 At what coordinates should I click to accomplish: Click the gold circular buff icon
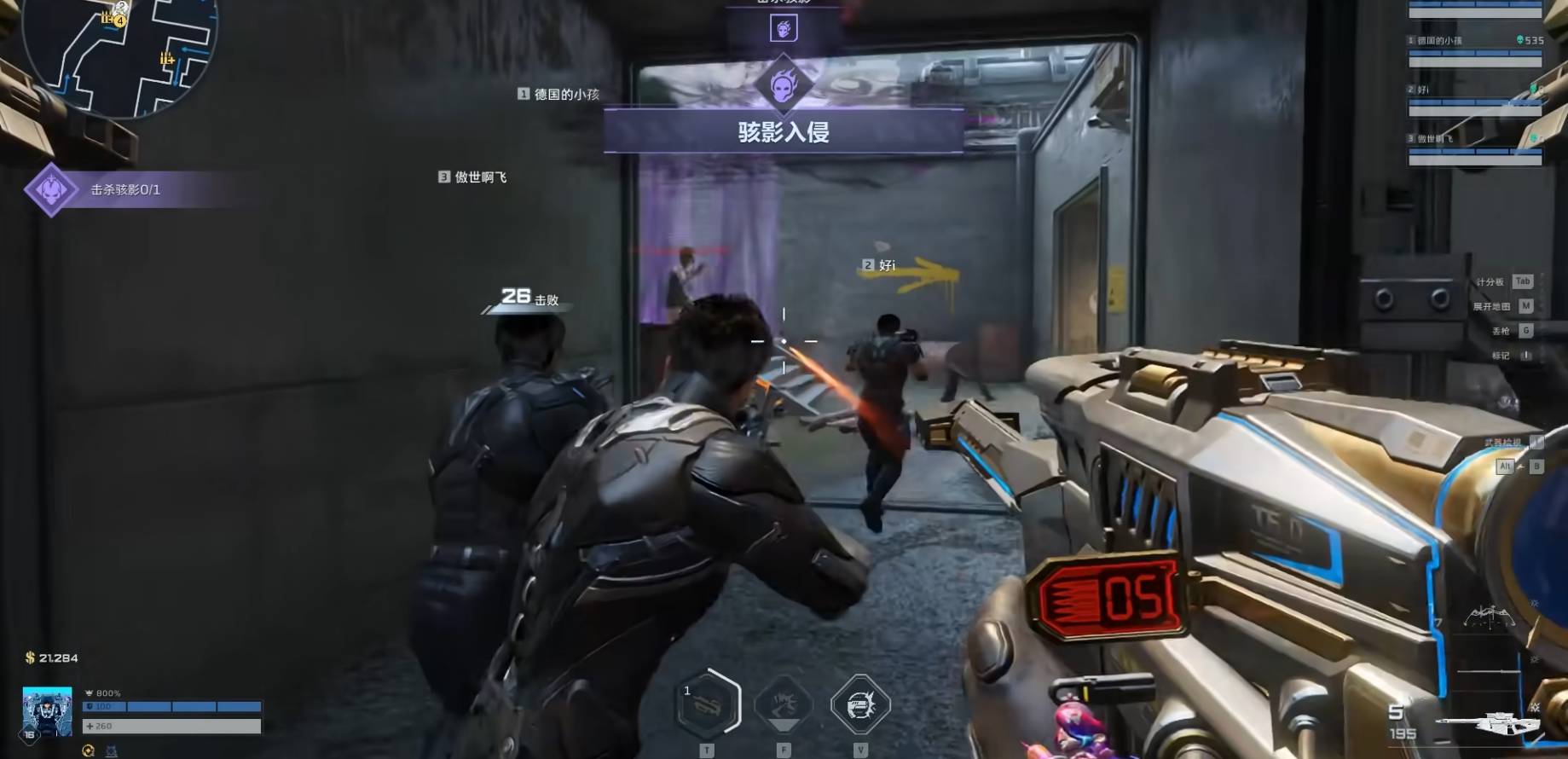[88, 750]
